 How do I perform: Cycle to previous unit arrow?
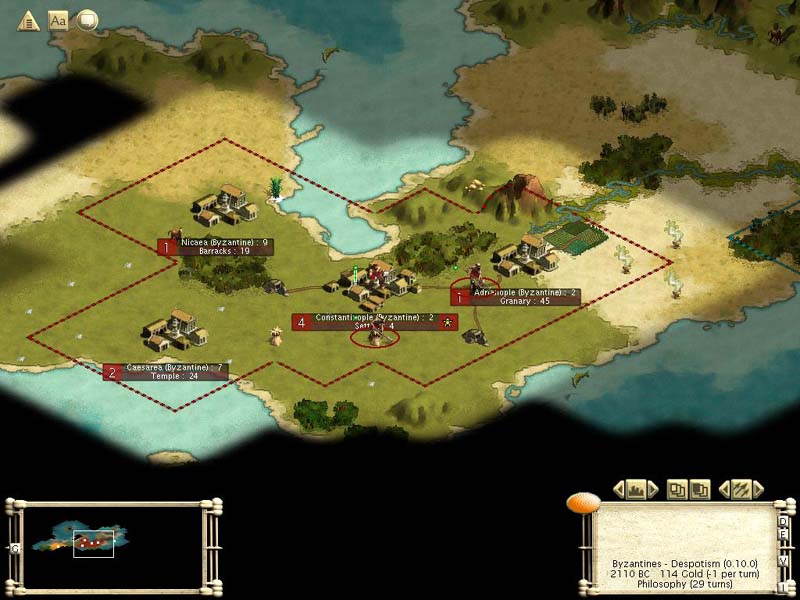pyautogui.click(x=724, y=489)
